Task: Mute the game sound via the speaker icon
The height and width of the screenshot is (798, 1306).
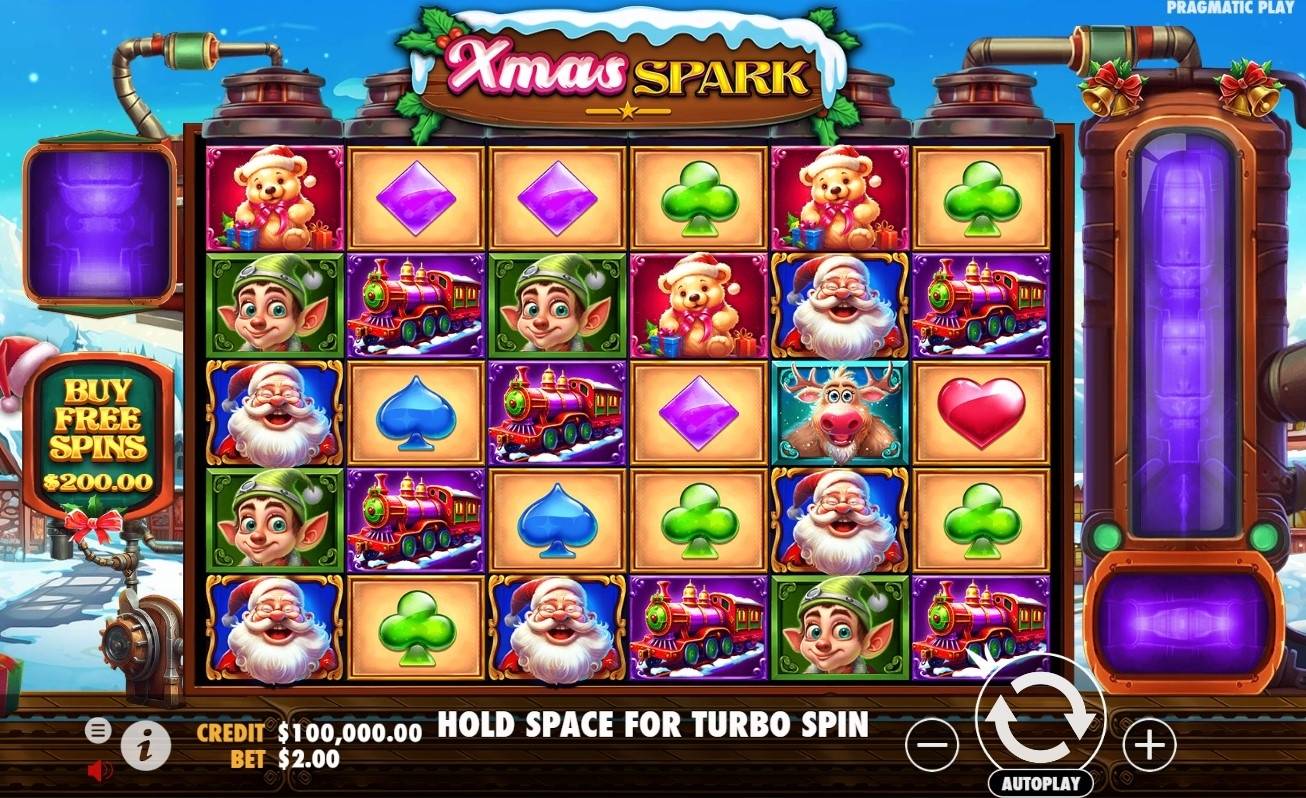Action: [97, 768]
